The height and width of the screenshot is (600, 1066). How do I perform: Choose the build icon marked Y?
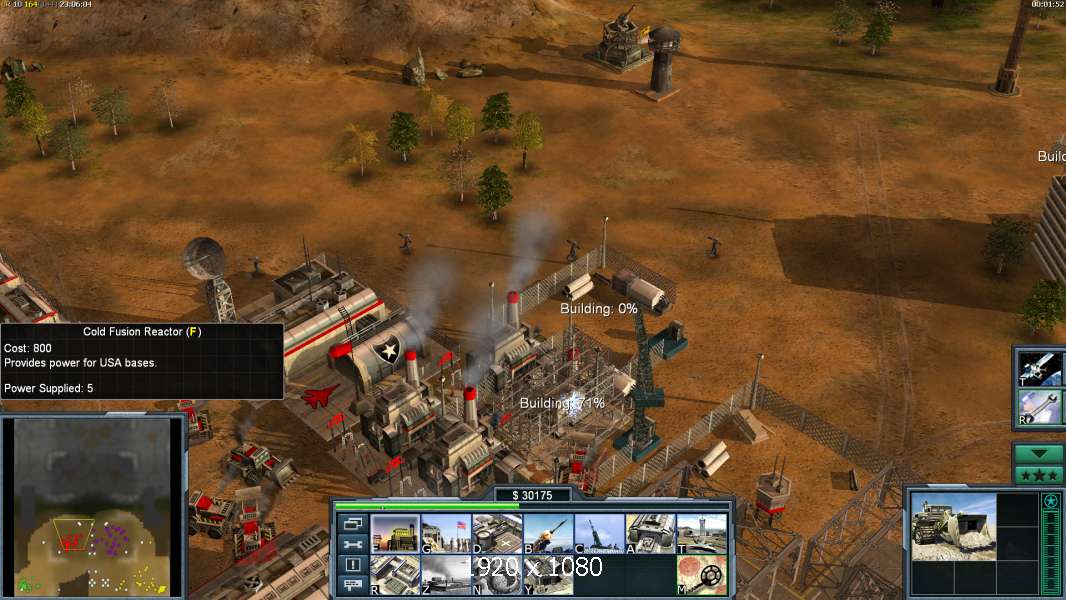coord(548,575)
